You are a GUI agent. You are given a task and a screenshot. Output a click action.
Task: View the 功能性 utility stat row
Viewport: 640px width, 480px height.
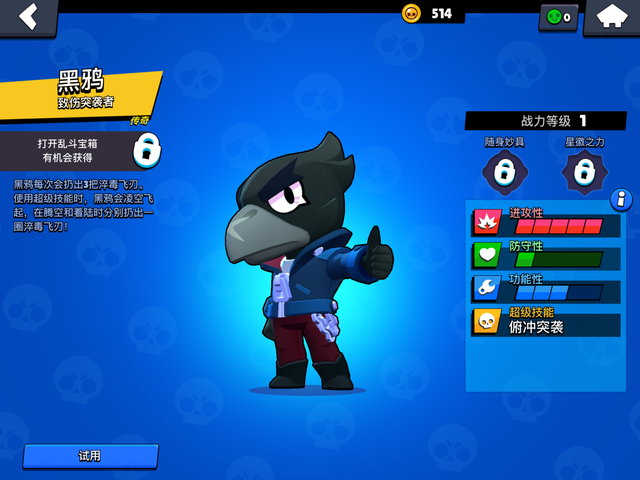click(x=546, y=288)
